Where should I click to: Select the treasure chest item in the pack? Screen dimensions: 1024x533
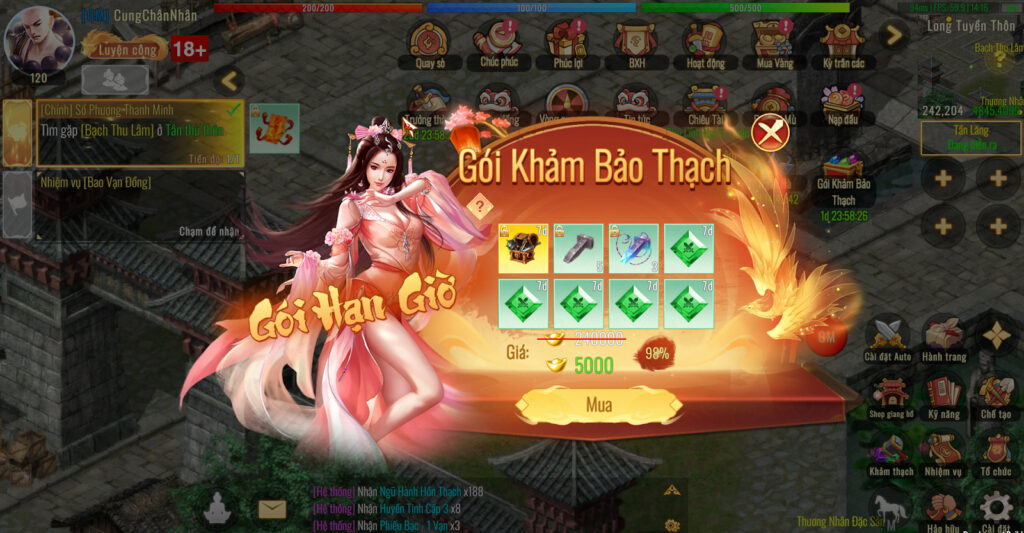click(523, 249)
